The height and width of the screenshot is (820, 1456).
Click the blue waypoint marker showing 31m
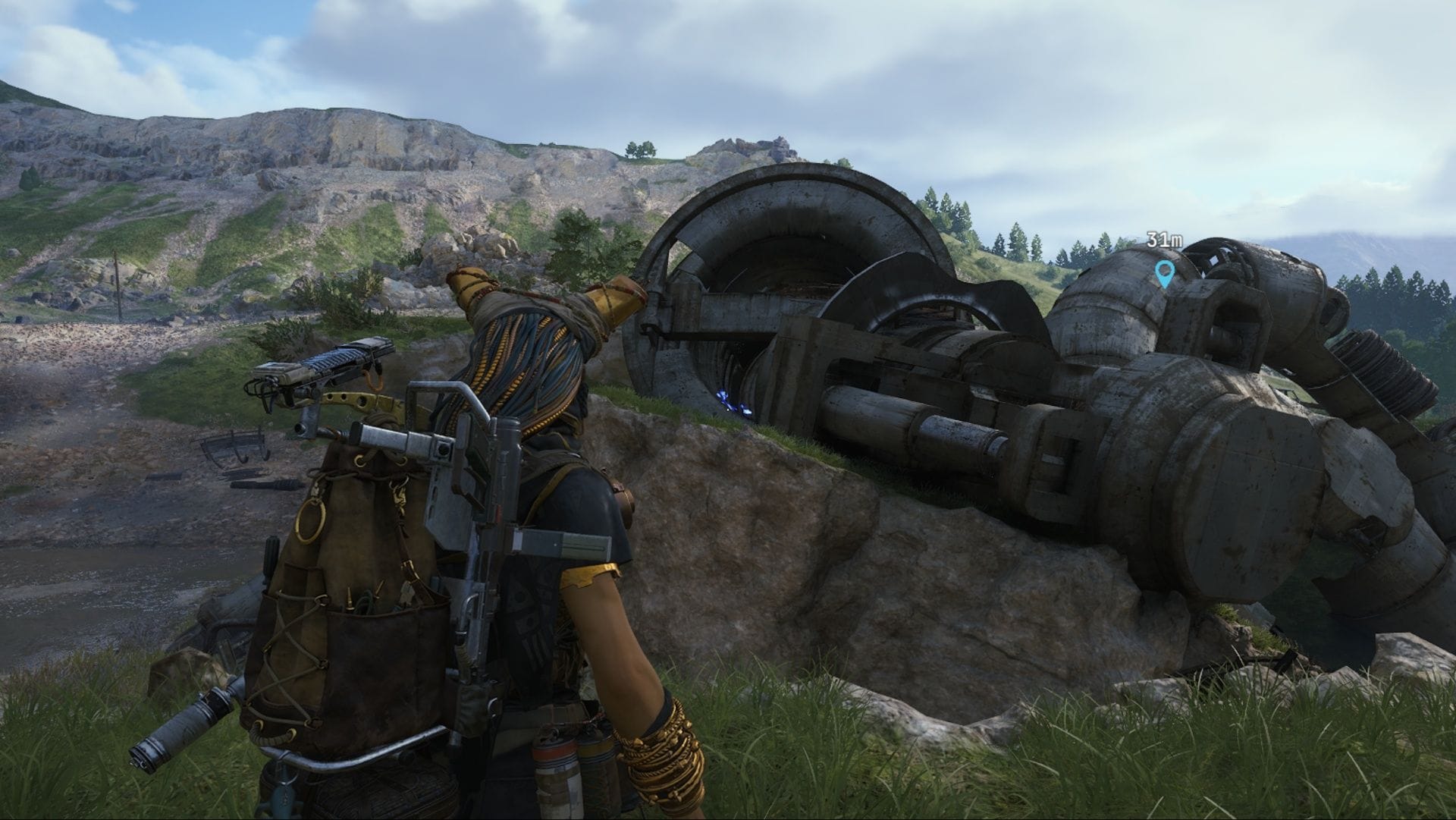pos(1163,272)
